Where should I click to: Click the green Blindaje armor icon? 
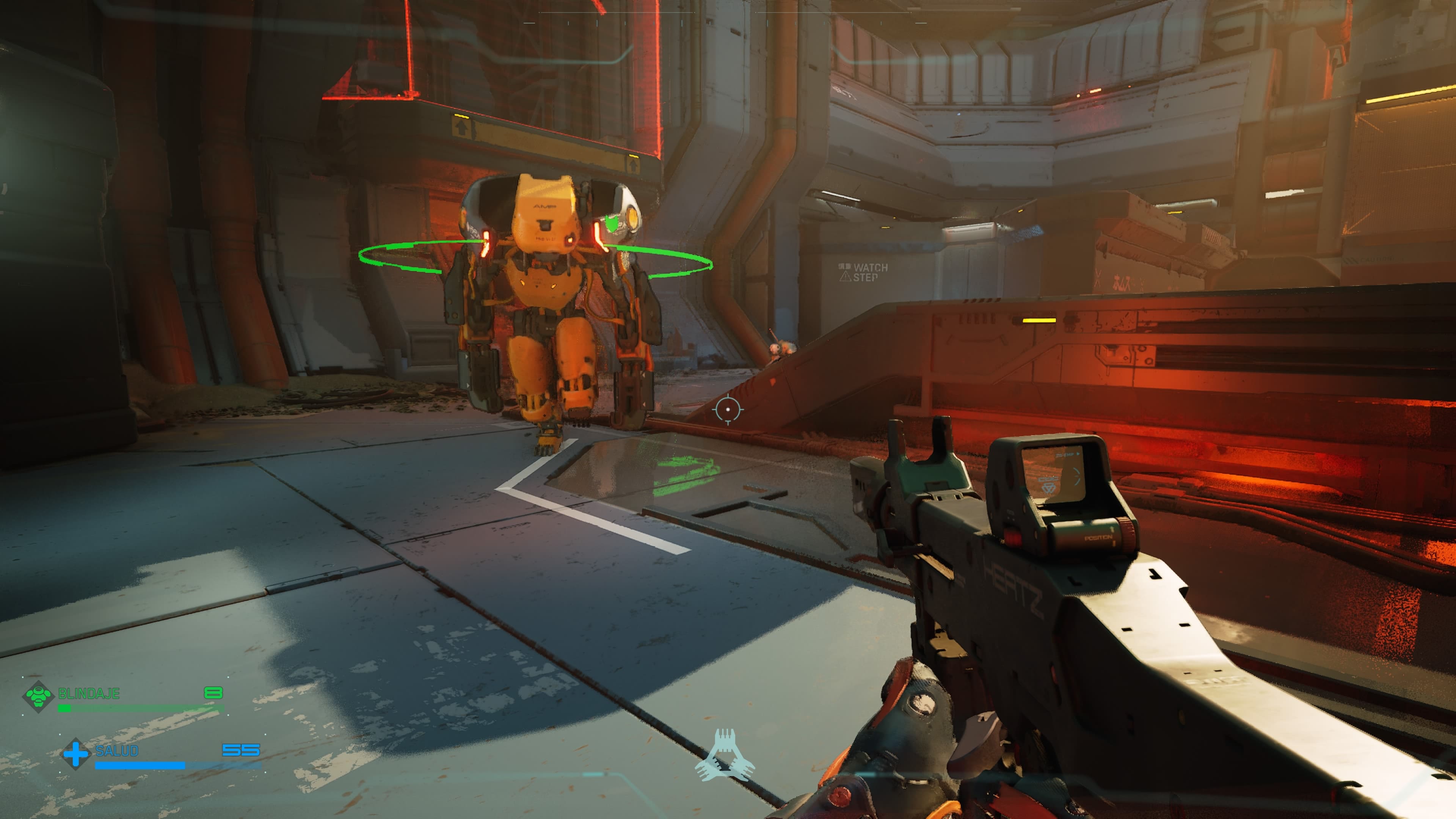pos(38,697)
